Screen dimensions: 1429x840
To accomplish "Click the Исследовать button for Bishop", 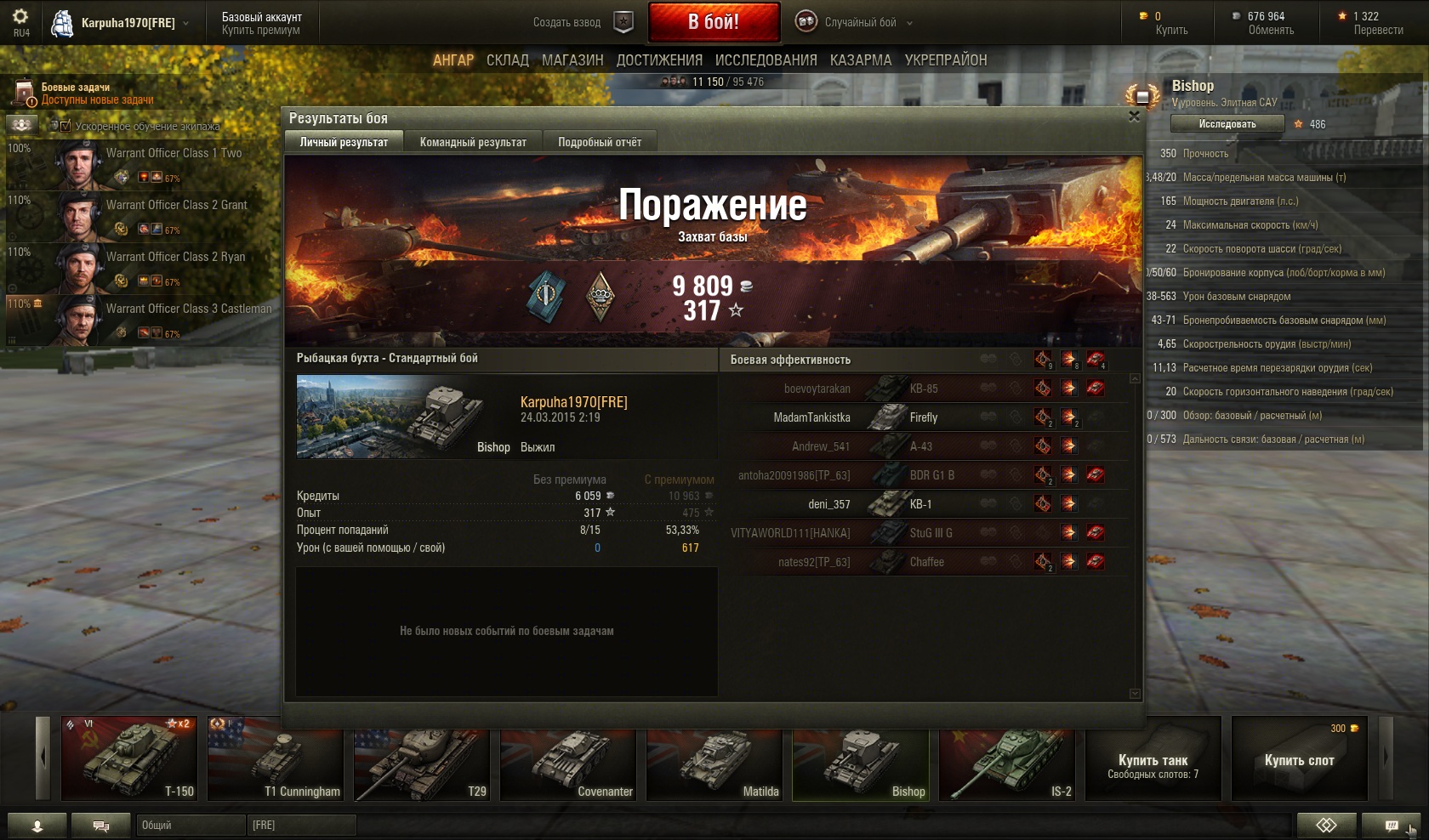I will click(x=1227, y=124).
